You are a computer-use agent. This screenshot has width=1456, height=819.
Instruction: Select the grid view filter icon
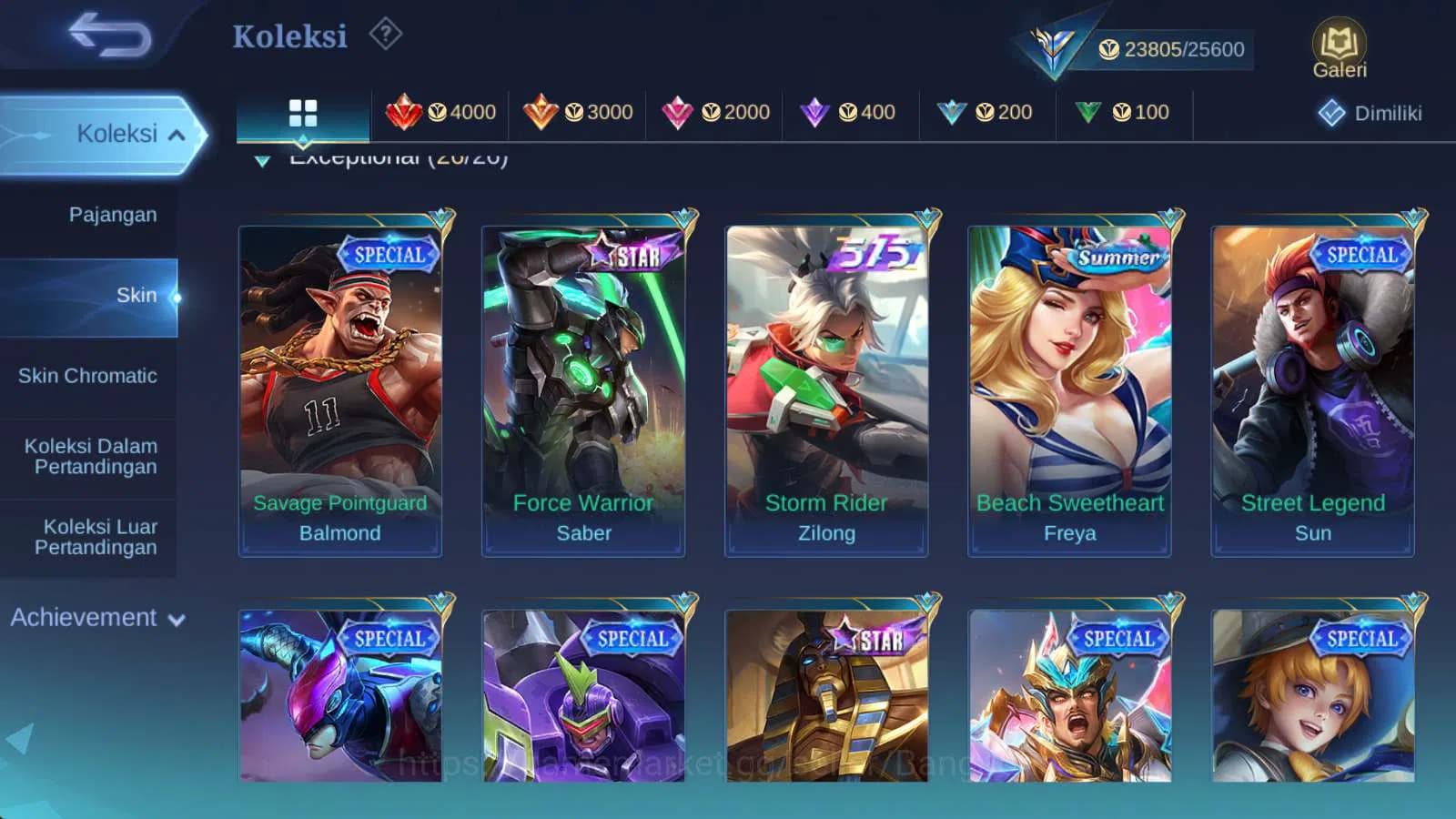click(301, 112)
